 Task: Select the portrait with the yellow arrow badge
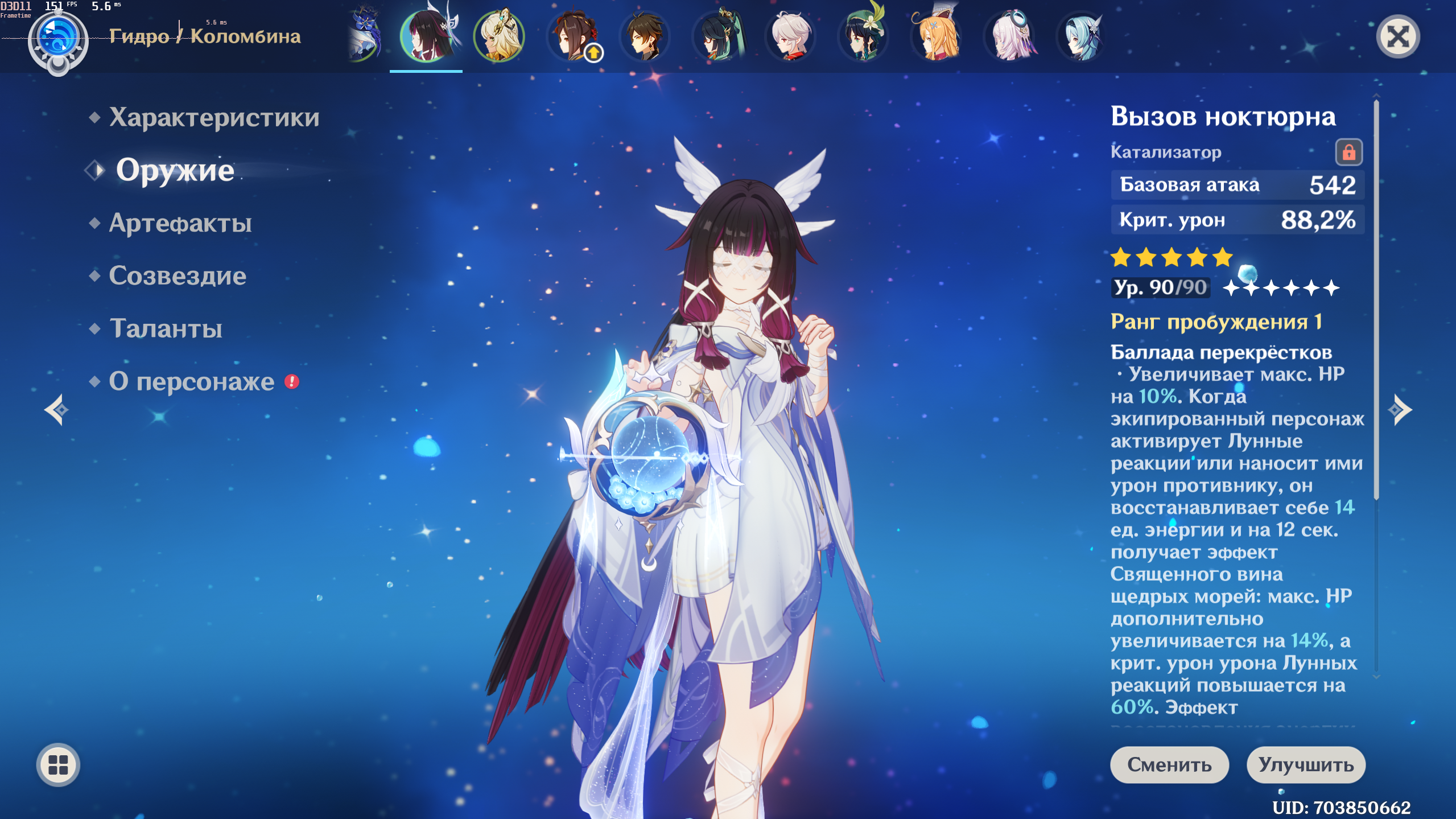(x=572, y=36)
